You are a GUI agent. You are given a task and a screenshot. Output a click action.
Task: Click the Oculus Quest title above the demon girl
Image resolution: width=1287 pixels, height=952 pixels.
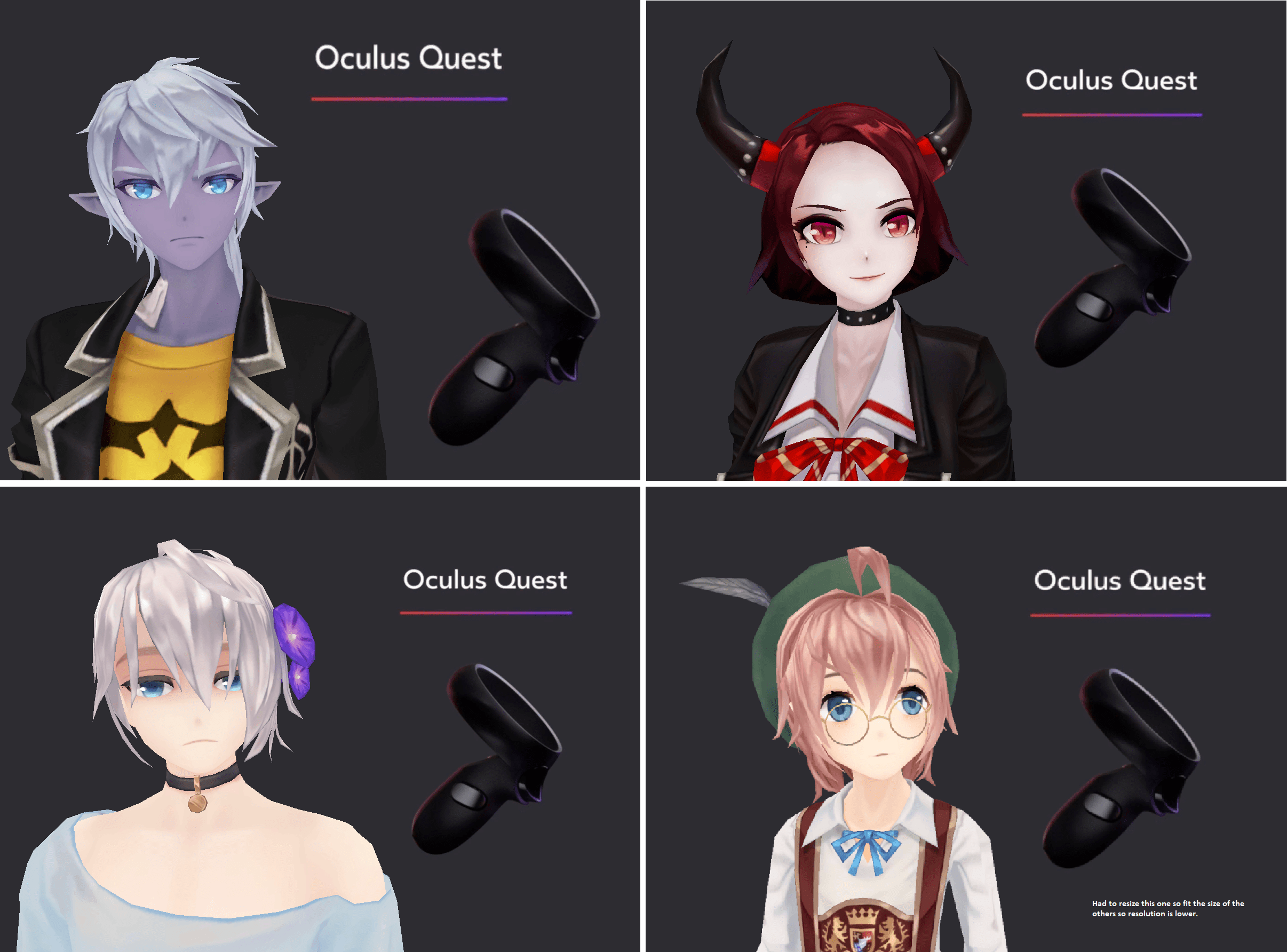tap(1112, 81)
